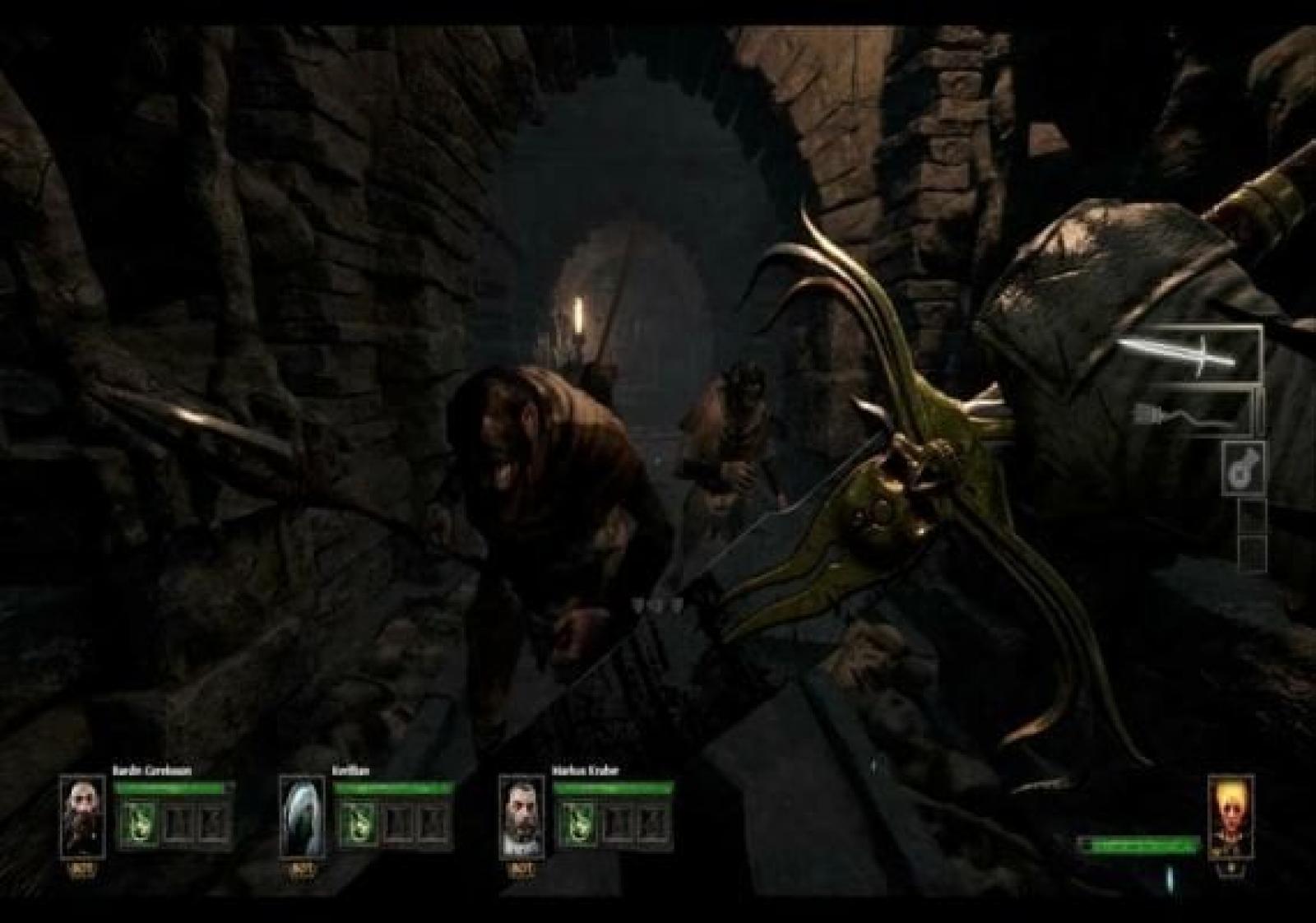Select Kerillian's green healing item icon
1316x923 pixels.
tap(359, 823)
